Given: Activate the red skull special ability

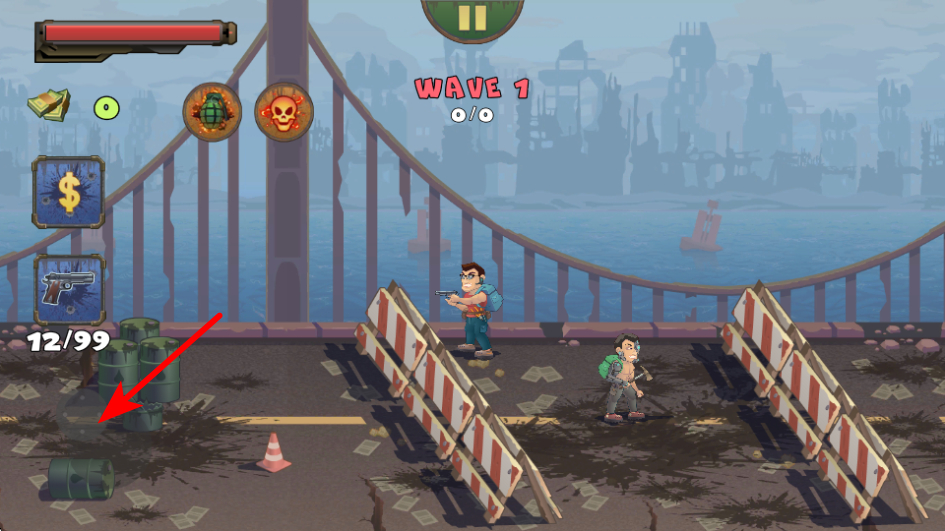Looking at the screenshot, I should 284,111.
